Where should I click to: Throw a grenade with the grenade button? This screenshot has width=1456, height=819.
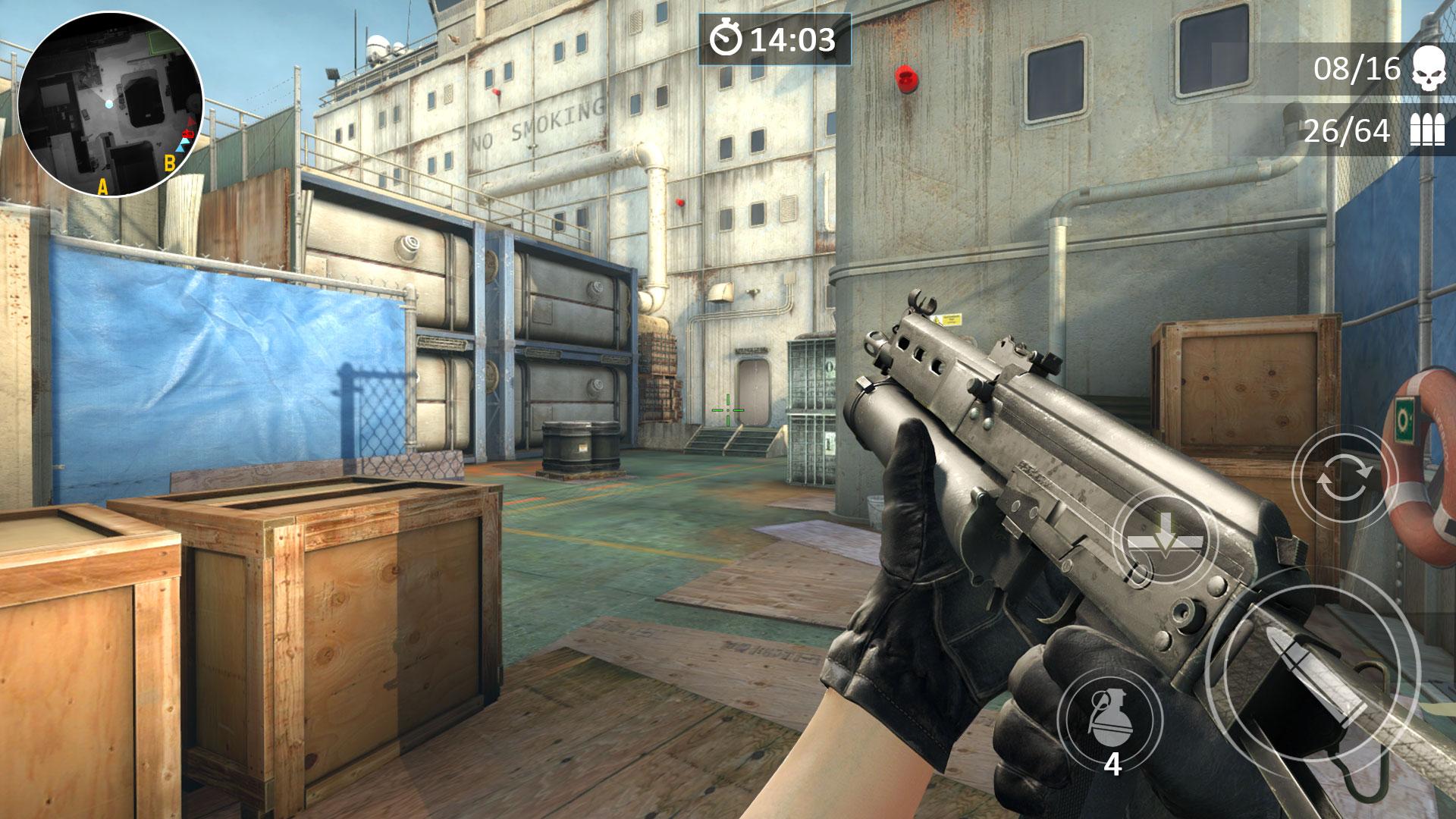(1110, 717)
